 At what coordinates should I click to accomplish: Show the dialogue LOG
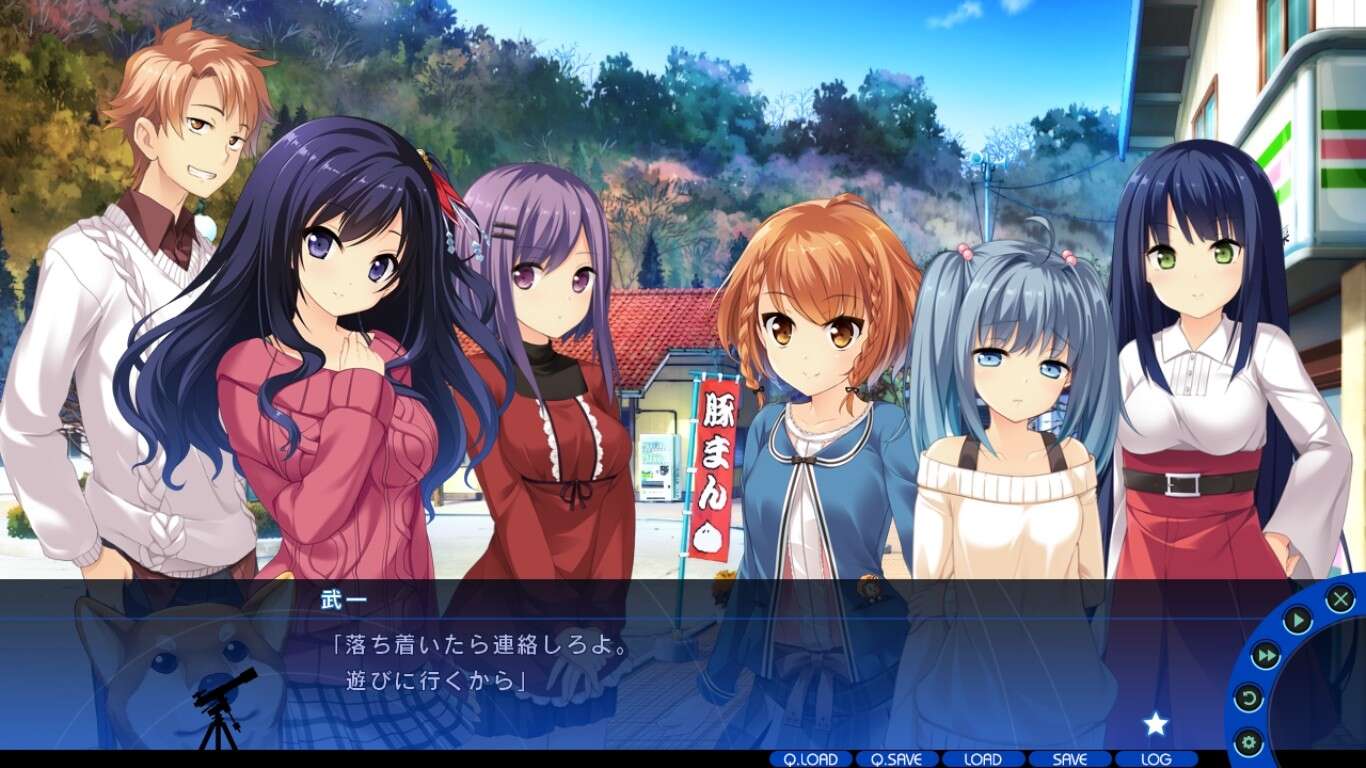[x=1156, y=759]
